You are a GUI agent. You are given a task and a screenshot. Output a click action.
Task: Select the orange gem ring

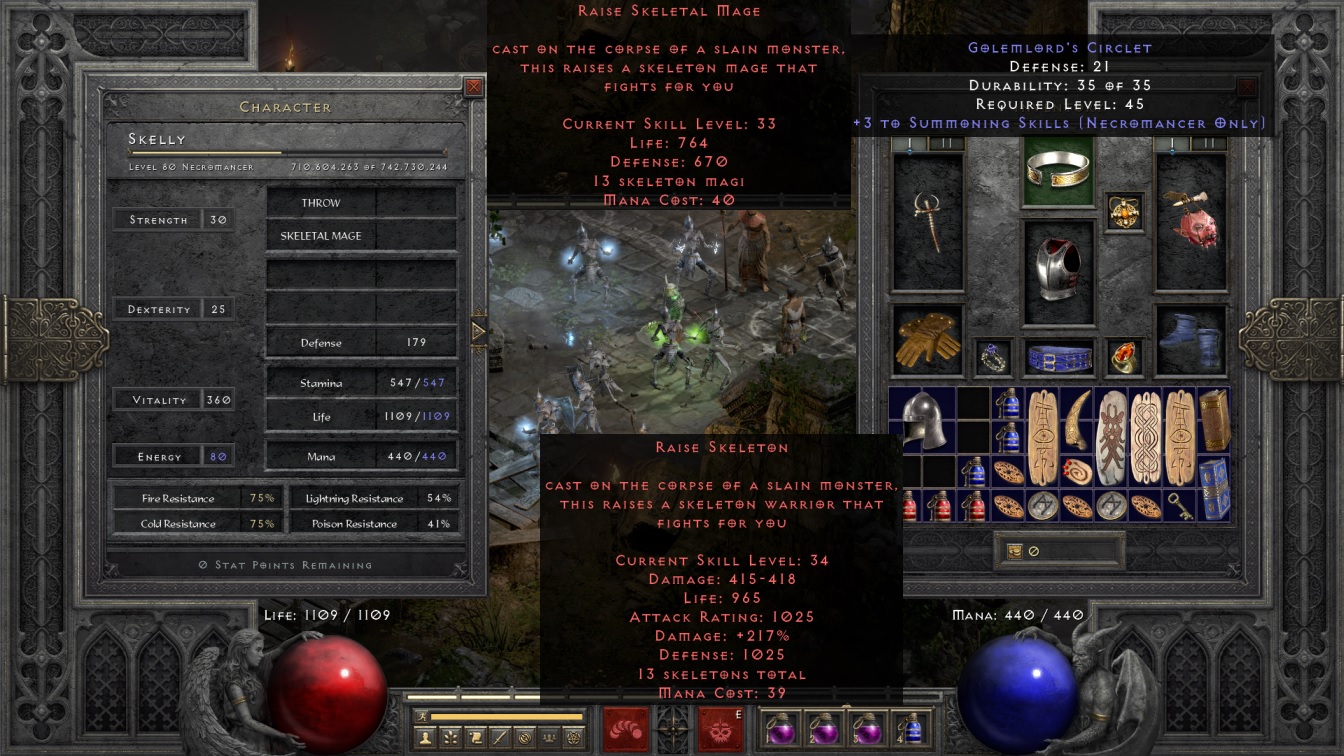tap(1123, 357)
